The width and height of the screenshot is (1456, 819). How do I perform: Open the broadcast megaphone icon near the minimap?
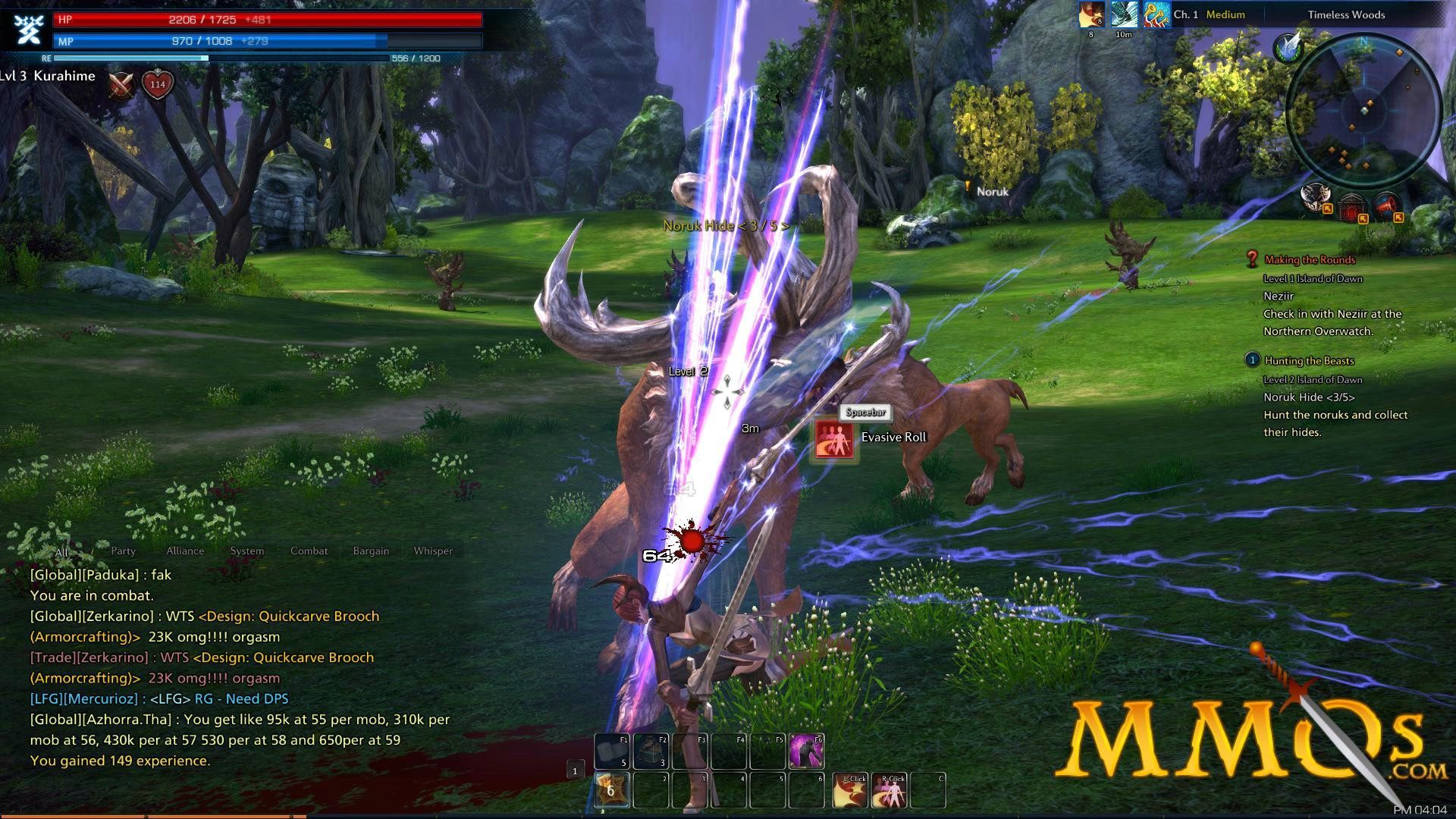(1385, 208)
